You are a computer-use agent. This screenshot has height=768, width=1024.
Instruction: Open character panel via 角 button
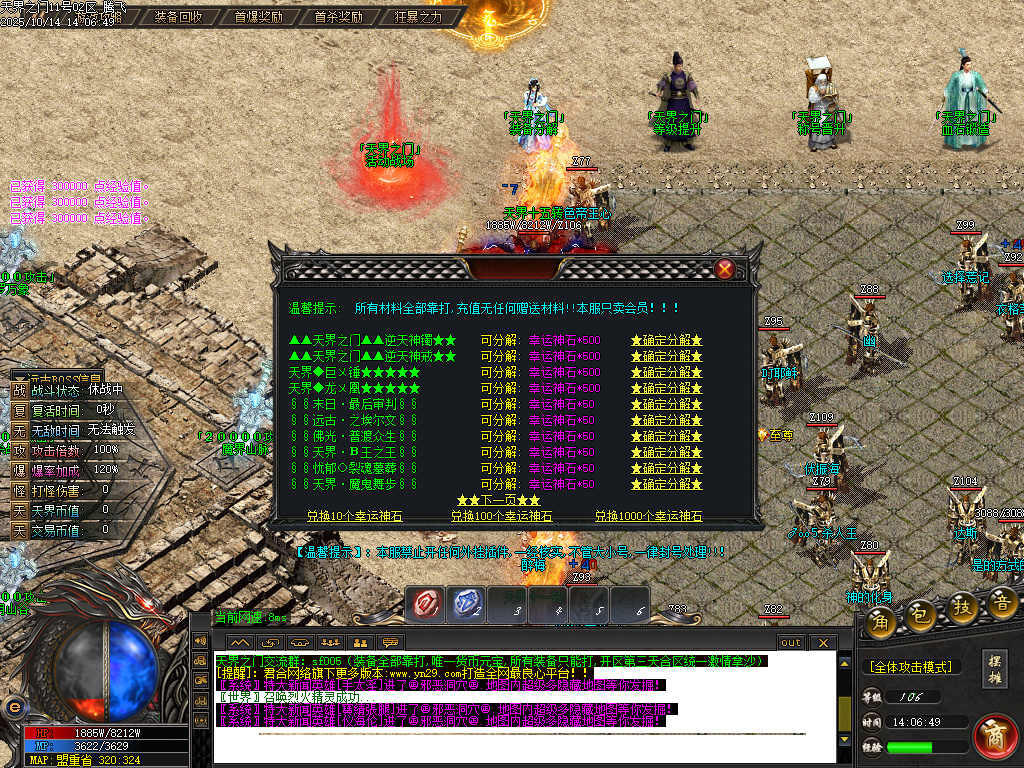880,621
